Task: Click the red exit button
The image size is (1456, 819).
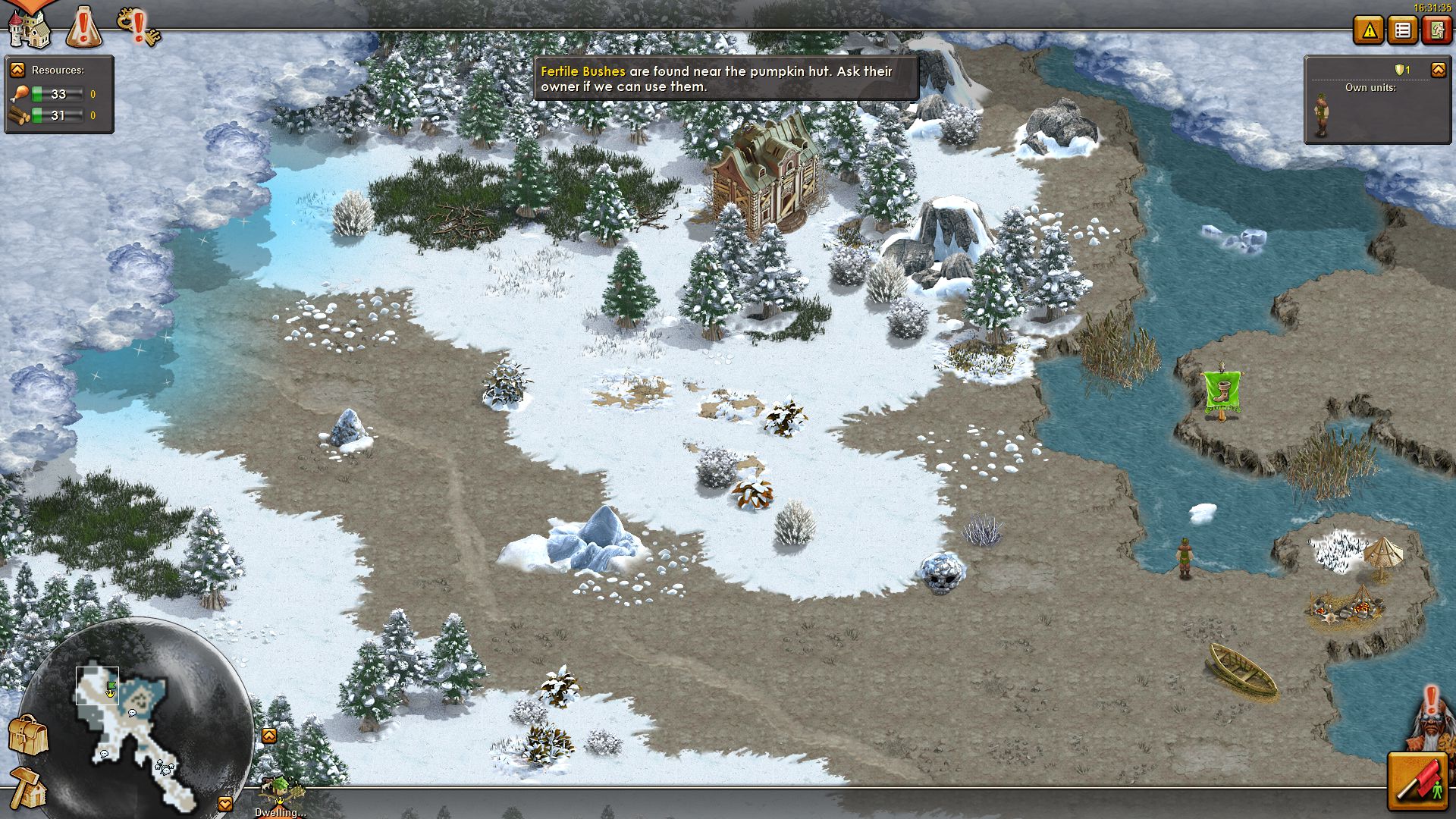Action: tap(1436, 31)
